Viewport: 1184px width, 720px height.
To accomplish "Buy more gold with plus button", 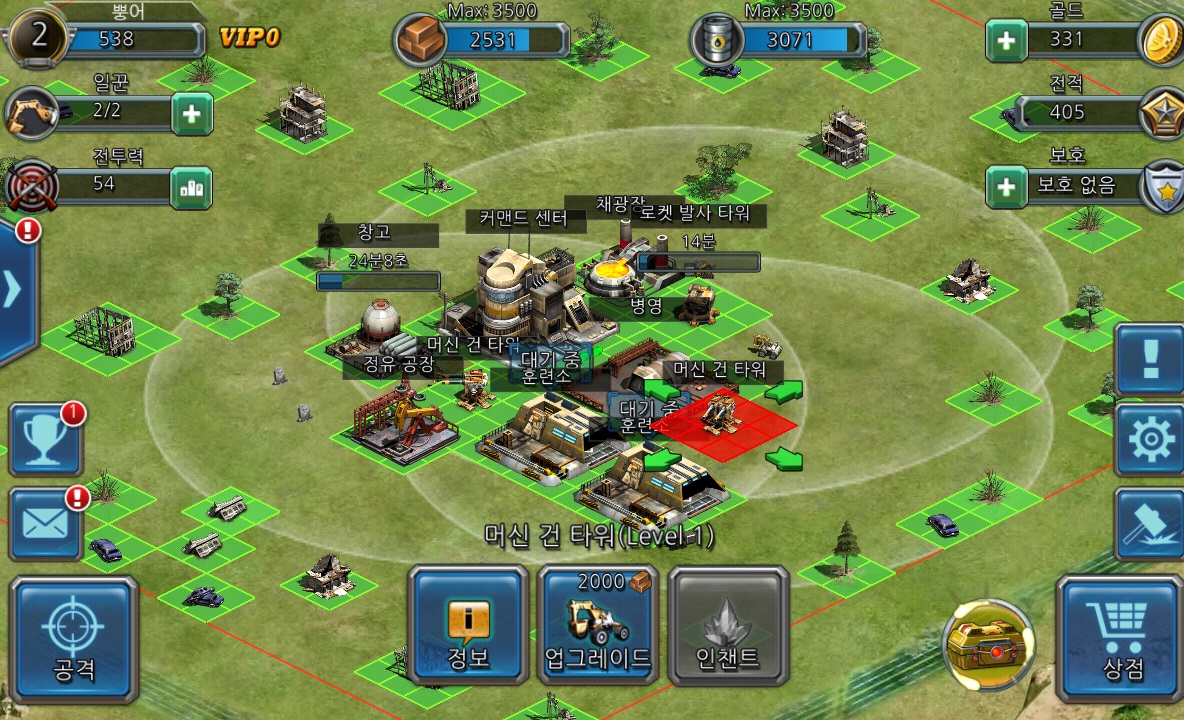I will [x=1006, y=40].
